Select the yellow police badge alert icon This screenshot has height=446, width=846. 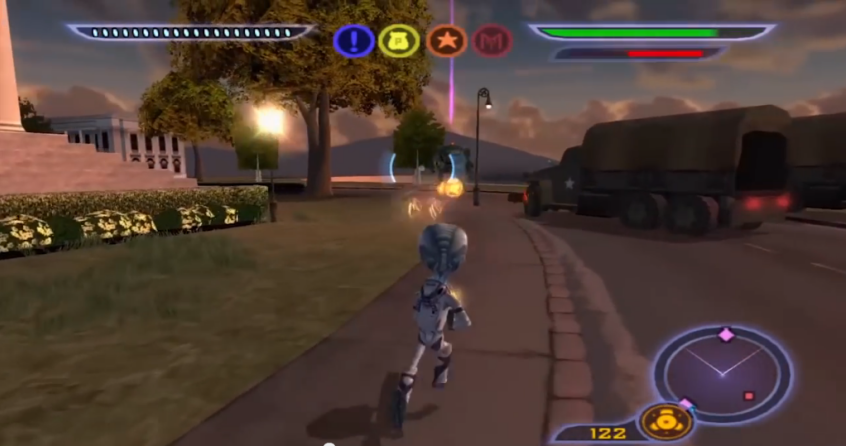pyautogui.click(x=399, y=41)
